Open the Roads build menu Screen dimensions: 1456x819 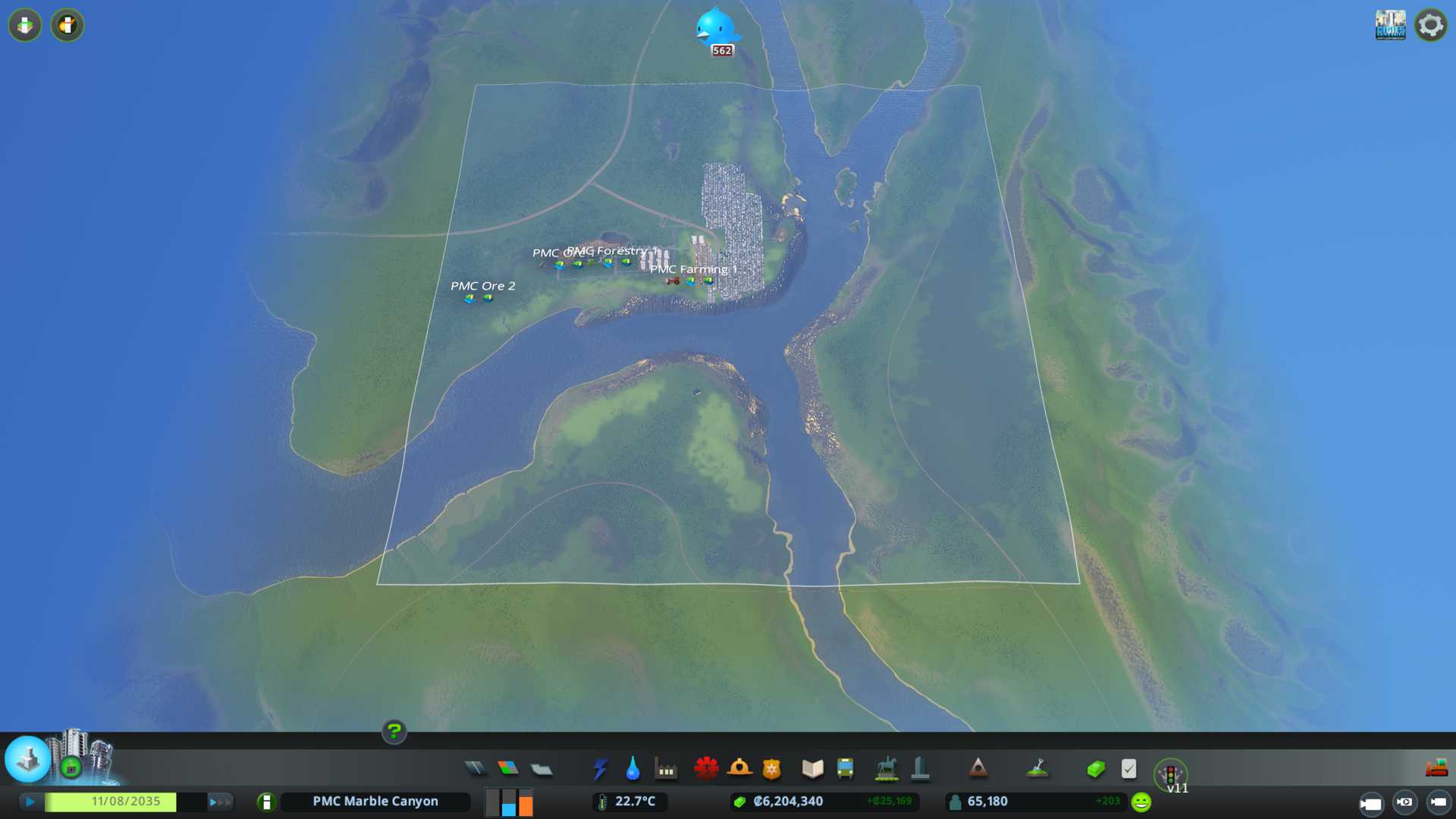(475, 769)
